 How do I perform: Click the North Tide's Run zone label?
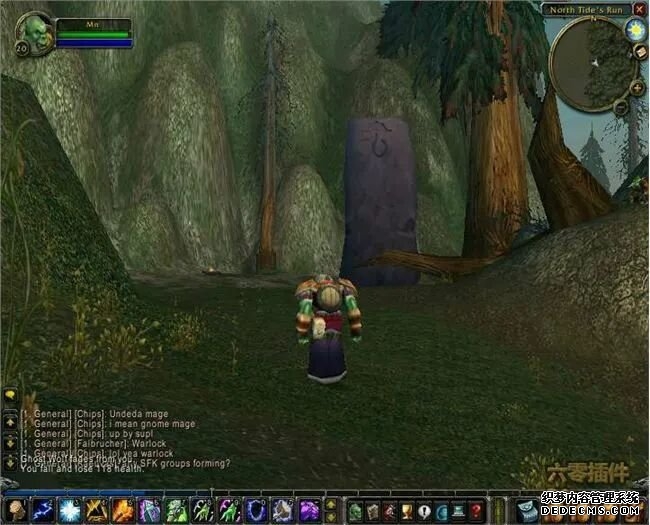click(586, 9)
